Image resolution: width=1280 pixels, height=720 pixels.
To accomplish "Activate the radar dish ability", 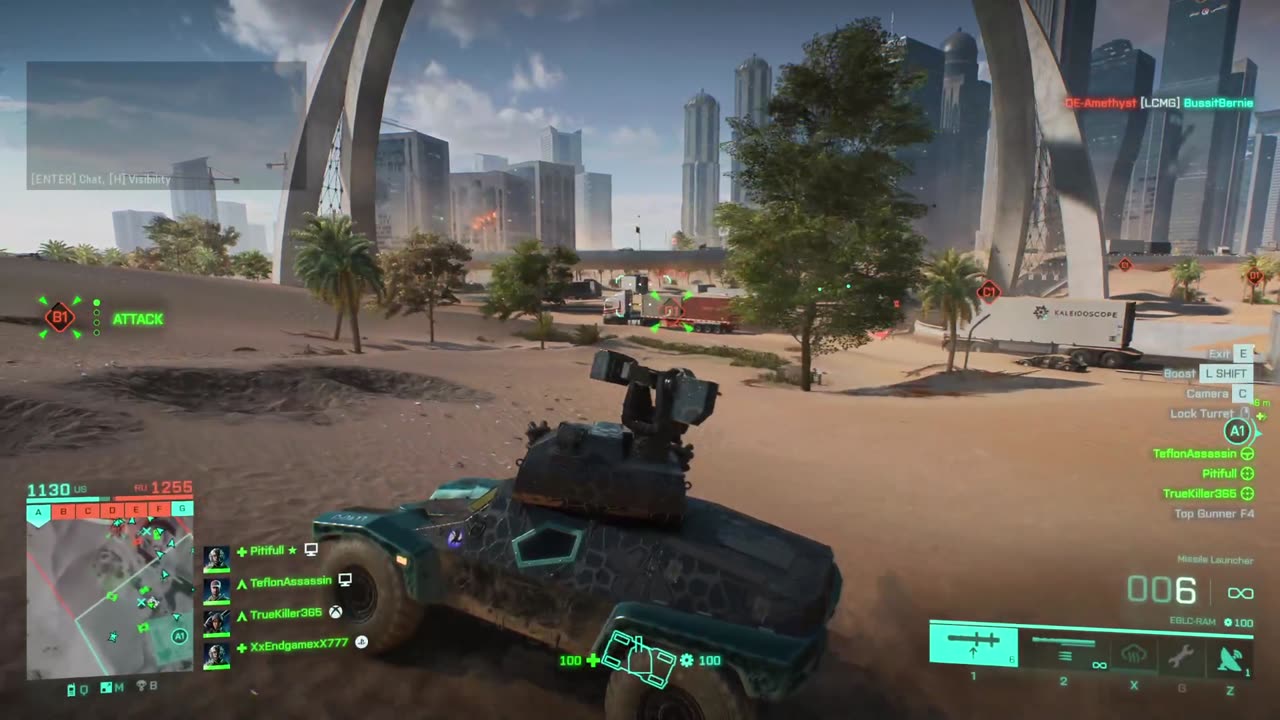I will tap(1229, 657).
